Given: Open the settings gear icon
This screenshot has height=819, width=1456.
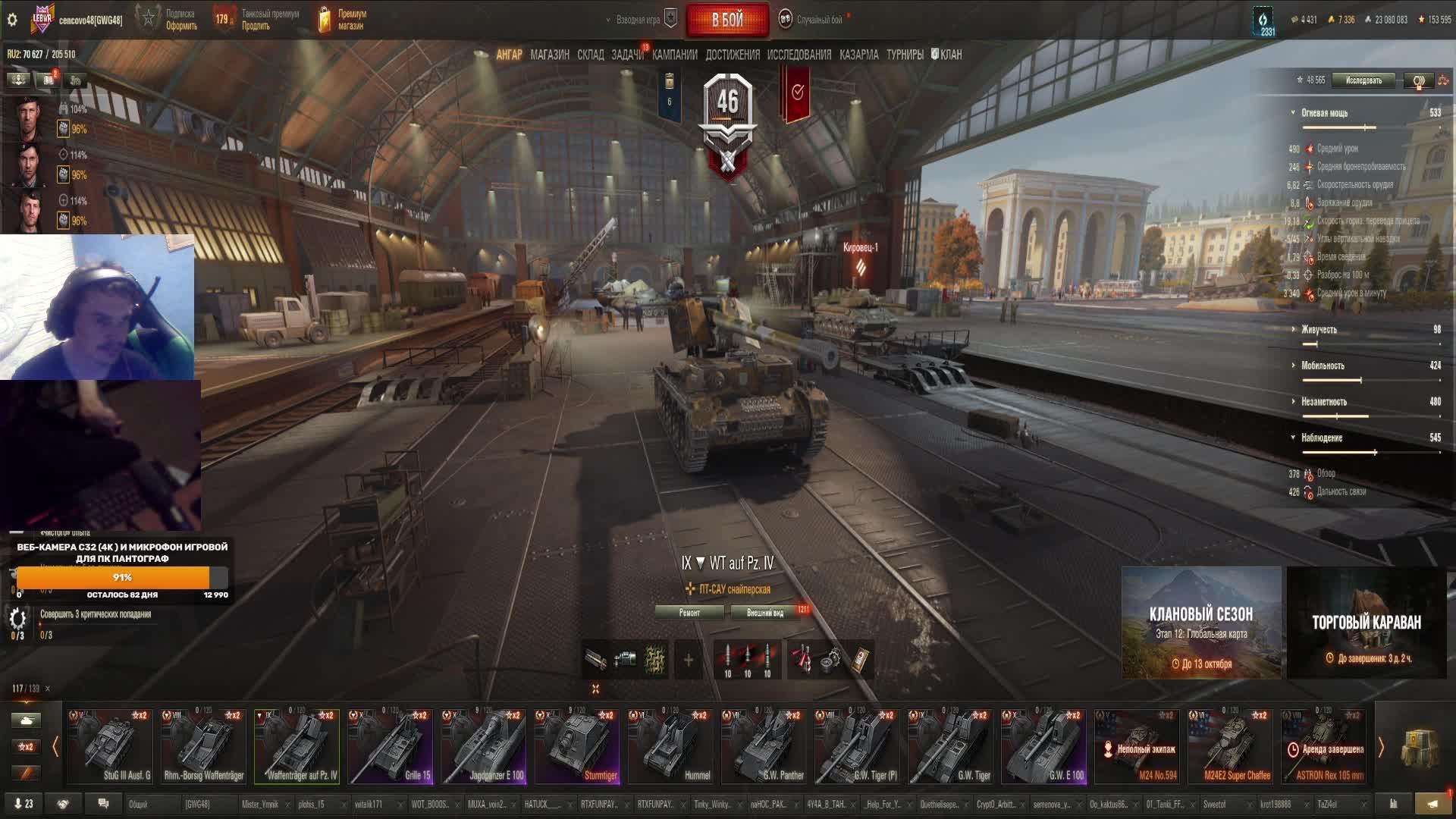Looking at the screenshot, I should pyautogui.click(x=12, y=20).
